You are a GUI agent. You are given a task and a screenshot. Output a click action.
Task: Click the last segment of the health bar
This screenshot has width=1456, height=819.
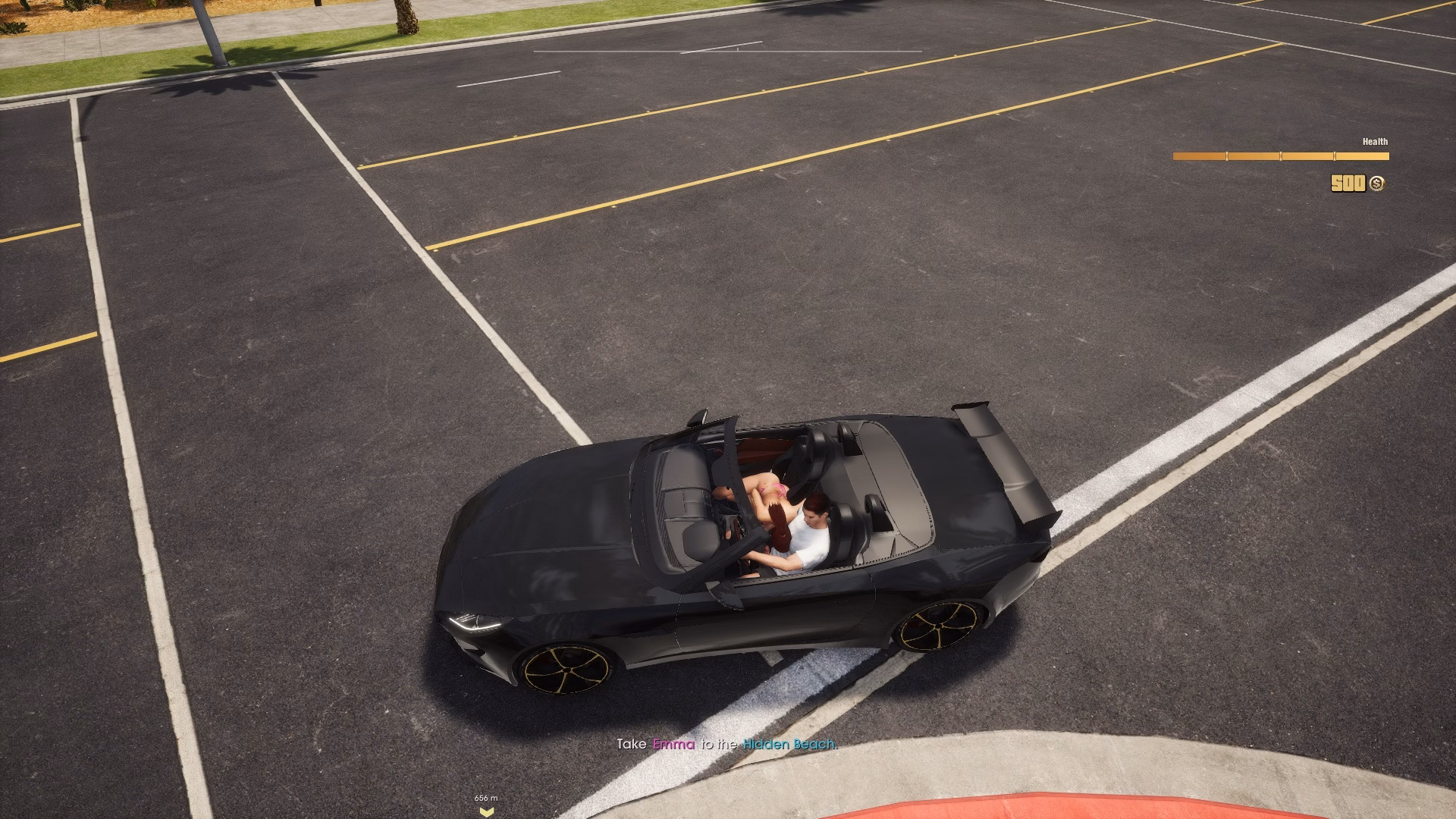point(1361,156)
